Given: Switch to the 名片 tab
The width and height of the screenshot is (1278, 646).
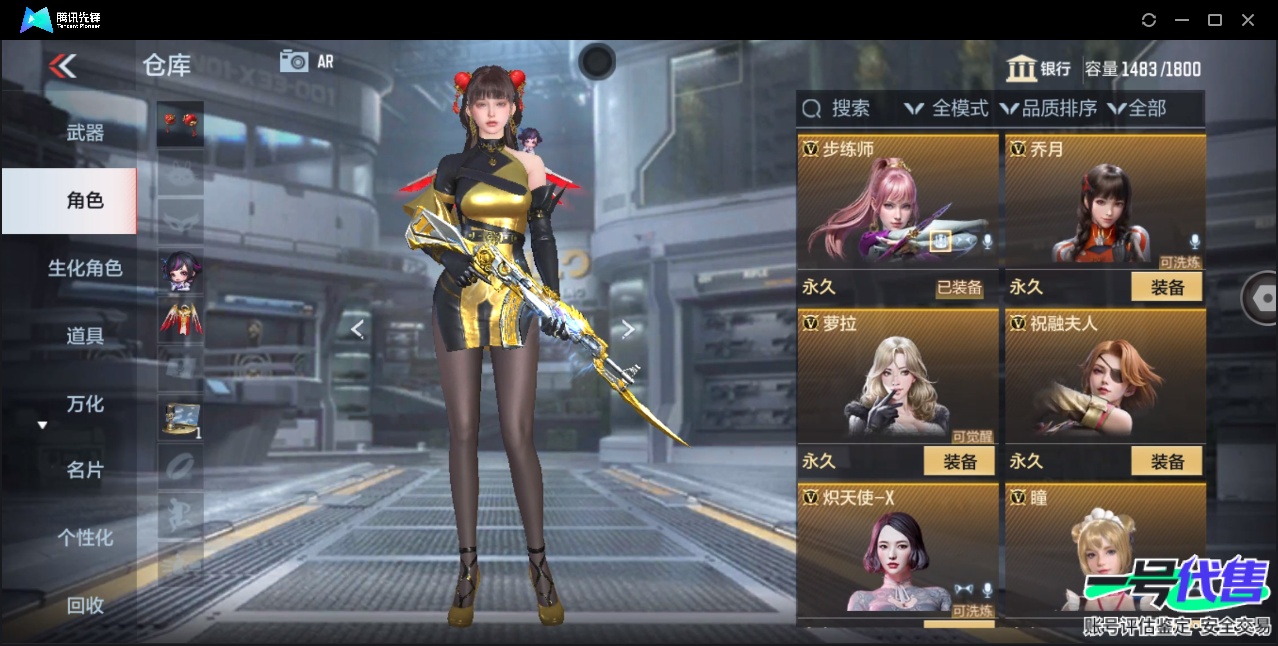Looking at the screenshot, I should [85, 470].
